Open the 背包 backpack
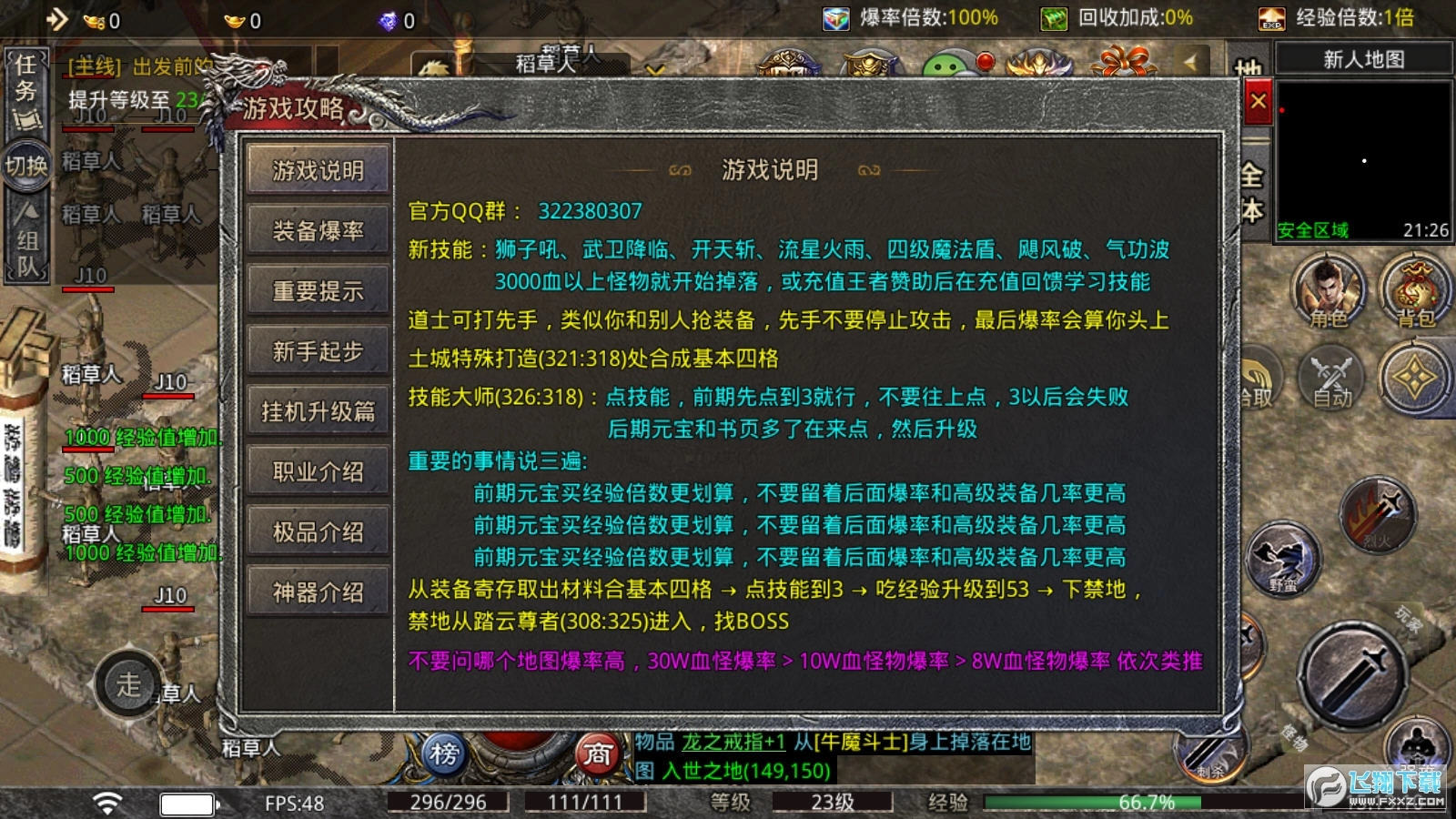1456x819 pixels. coord(1411,289)
